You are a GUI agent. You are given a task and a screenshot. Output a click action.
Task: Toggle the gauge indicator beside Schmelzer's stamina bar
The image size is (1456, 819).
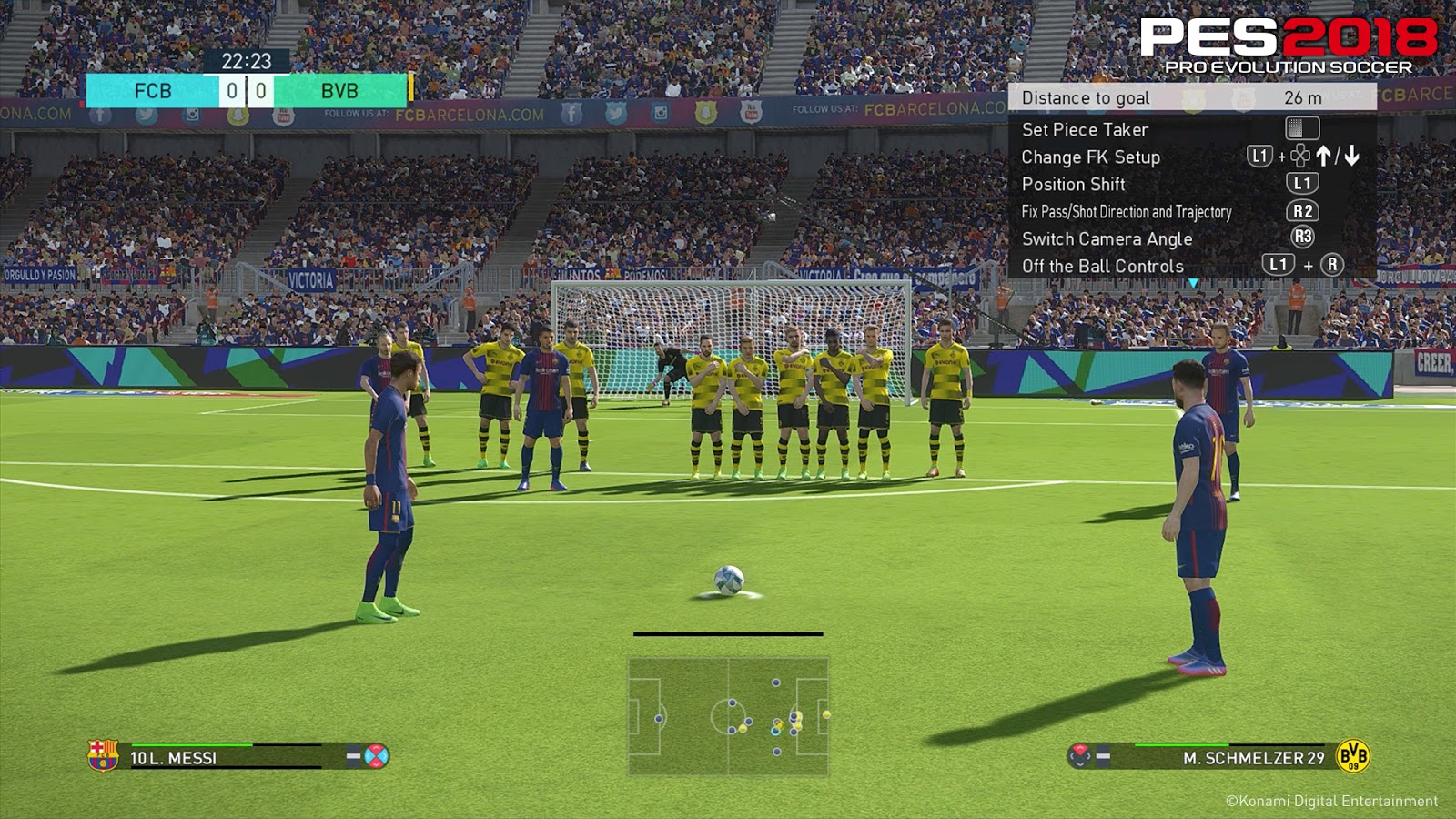[x=1103, y=754]
